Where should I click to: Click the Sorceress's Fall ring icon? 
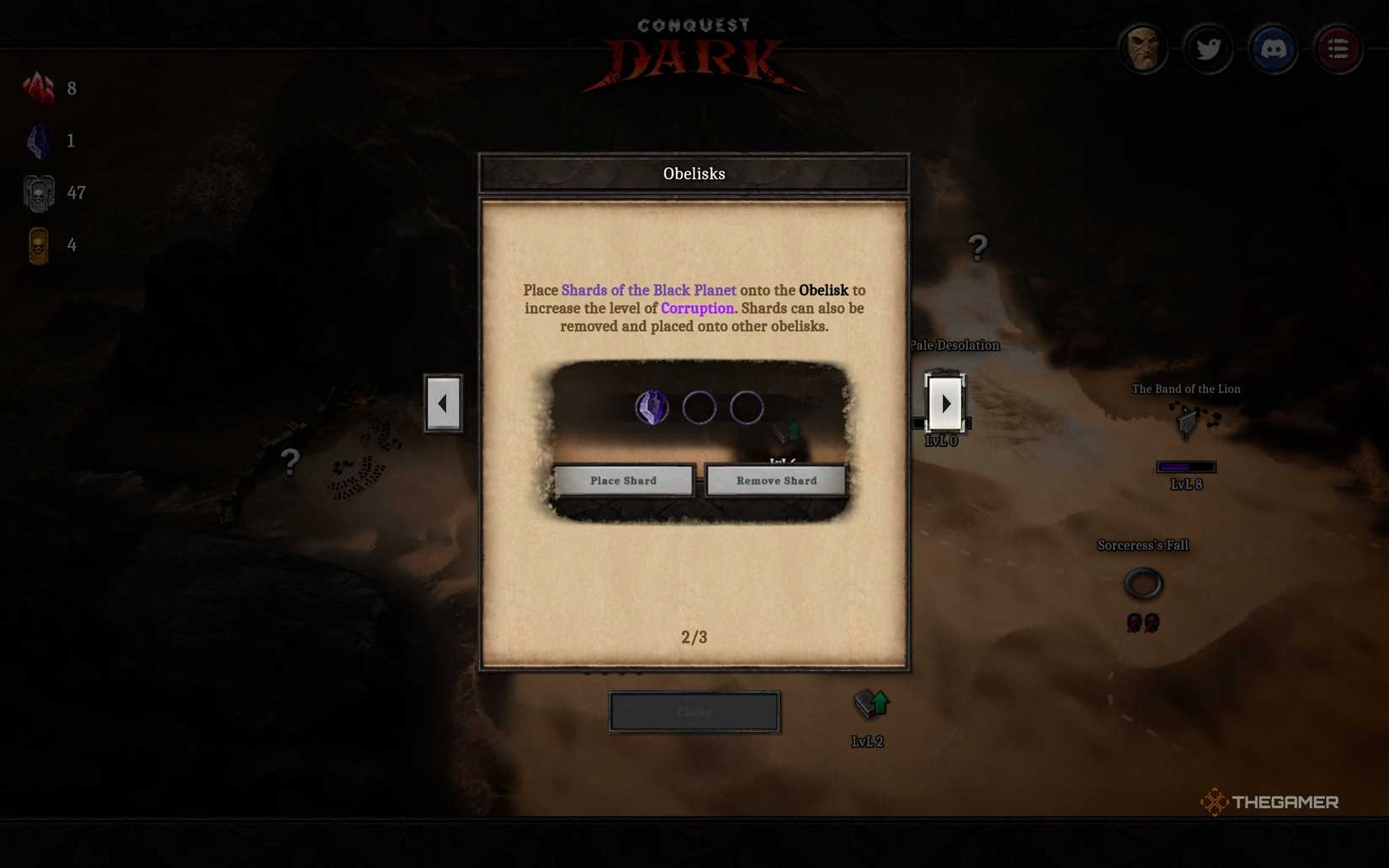pyautogui.click(x=1142, y=582)
